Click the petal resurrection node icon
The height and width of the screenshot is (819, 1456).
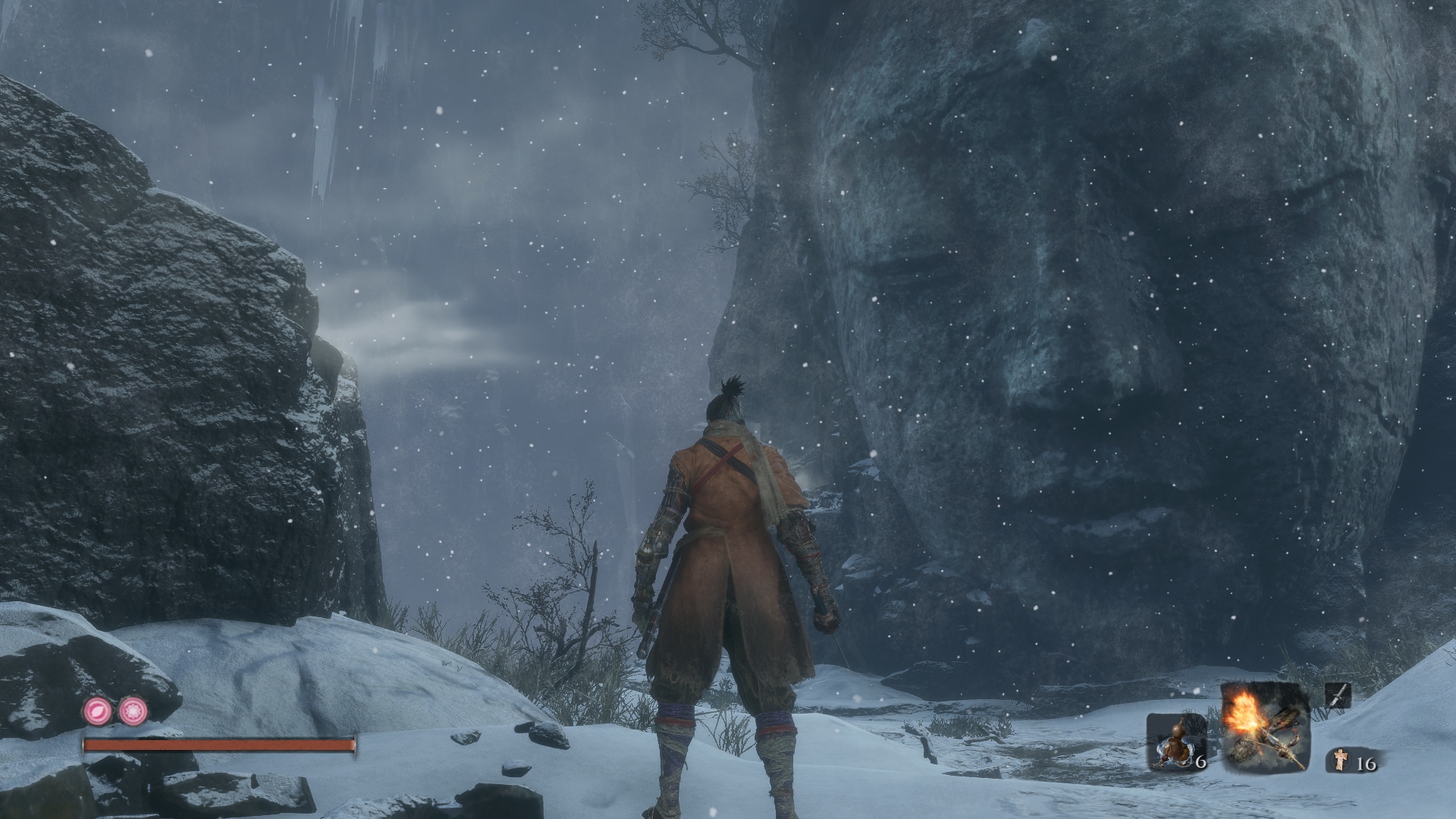[x=98, y=711]
